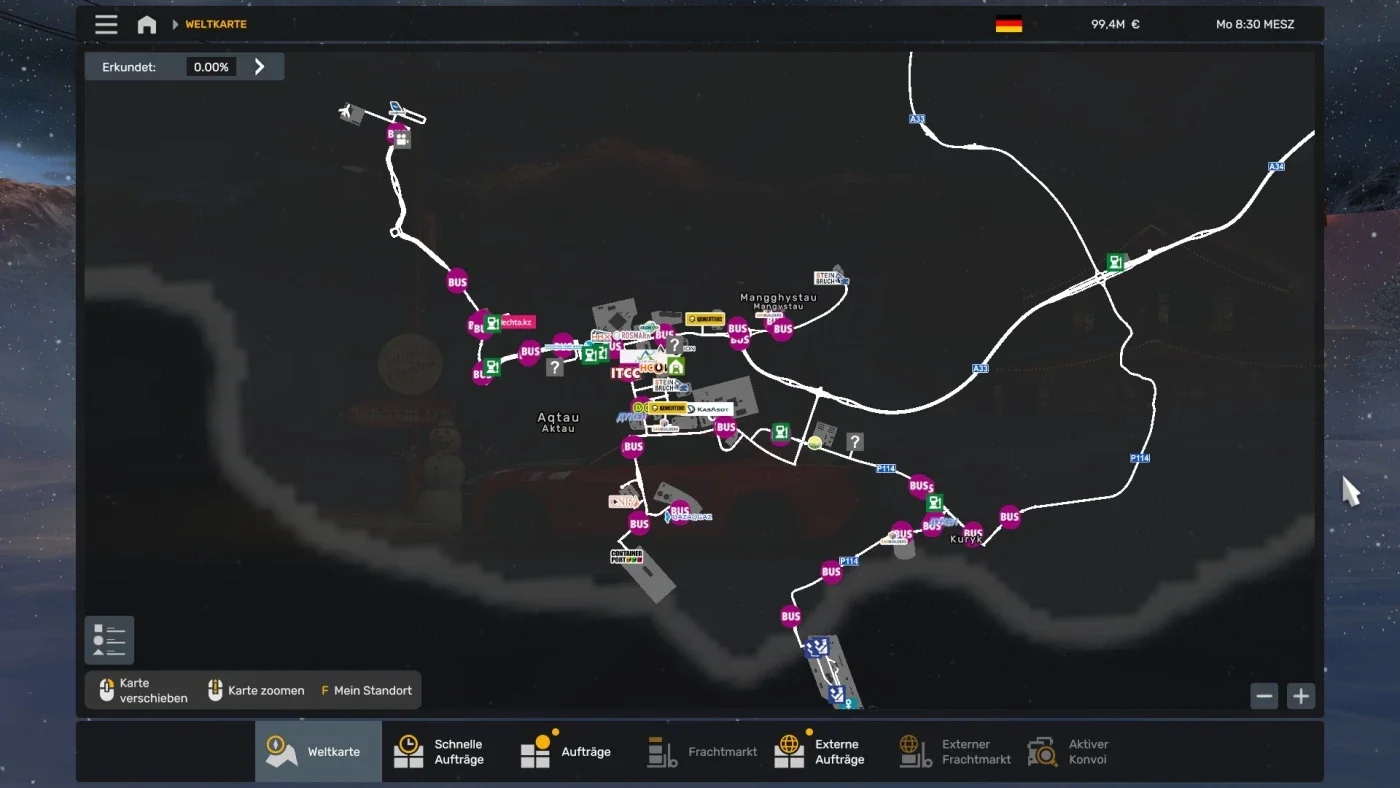Switch to the Schnelle Aufträge tab

click(443, 751)
